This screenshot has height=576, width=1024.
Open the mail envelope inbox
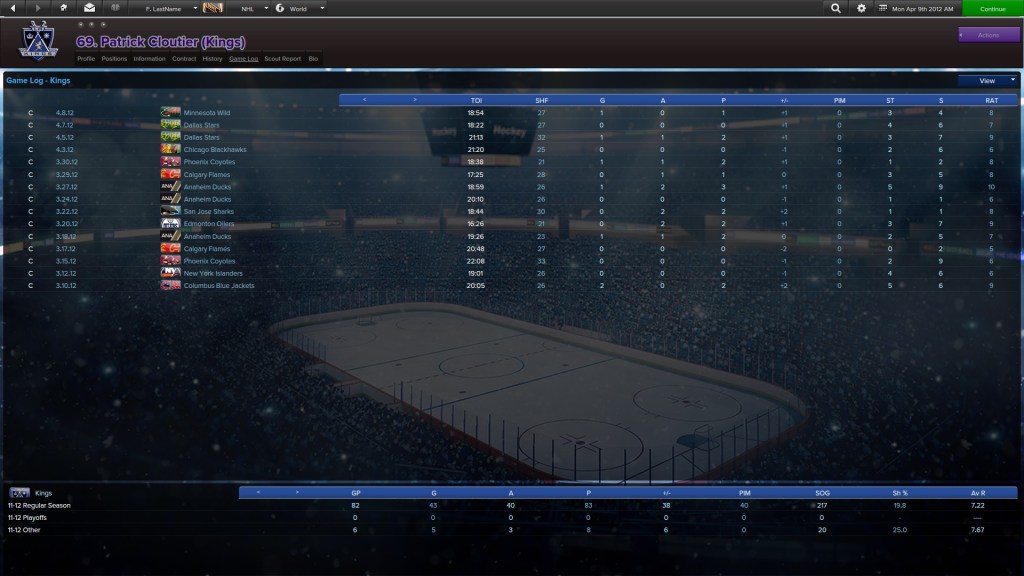pos(89,8)
